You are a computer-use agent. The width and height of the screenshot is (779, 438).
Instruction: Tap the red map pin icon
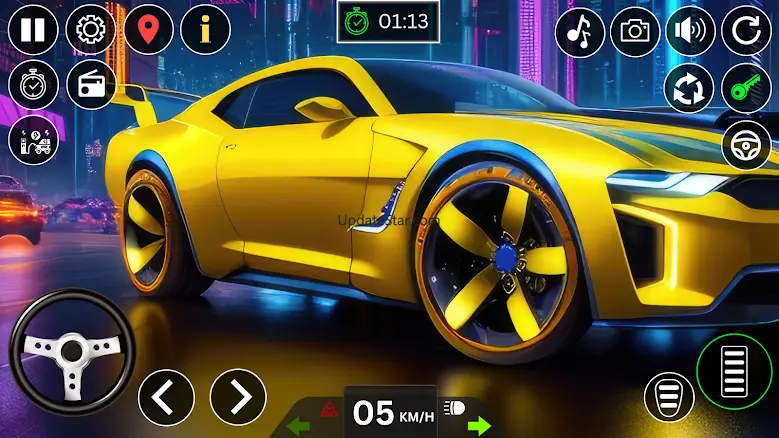[x=148, y=30]
